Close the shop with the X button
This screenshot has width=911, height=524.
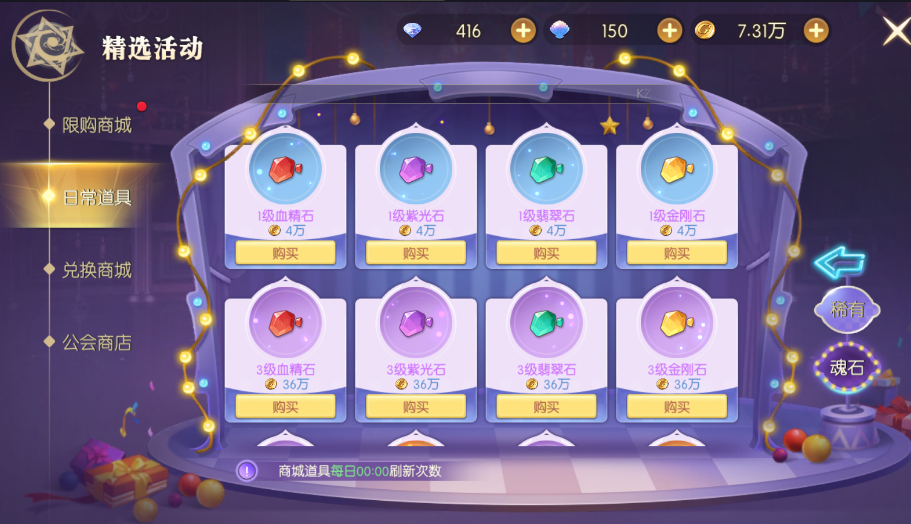(x=895, y=31)
